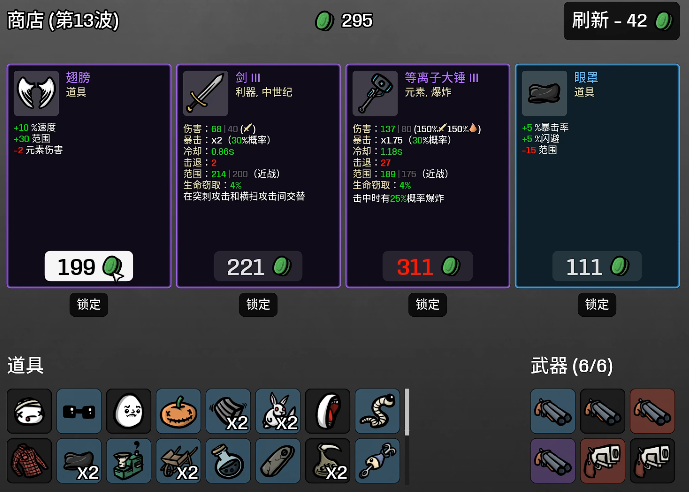The height and width of the screenshot is (492, 689).
Task: Purchase the 剑 III weapon for 221
Action: click(x=258, y=267)
